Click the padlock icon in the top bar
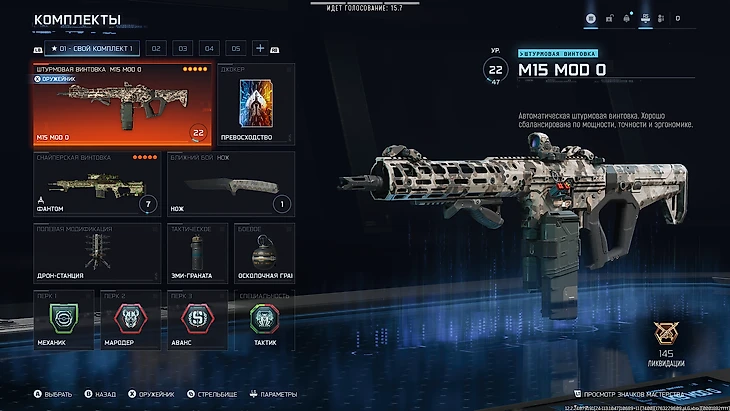Screen dimensions: 730x411 tap(609, 18)
